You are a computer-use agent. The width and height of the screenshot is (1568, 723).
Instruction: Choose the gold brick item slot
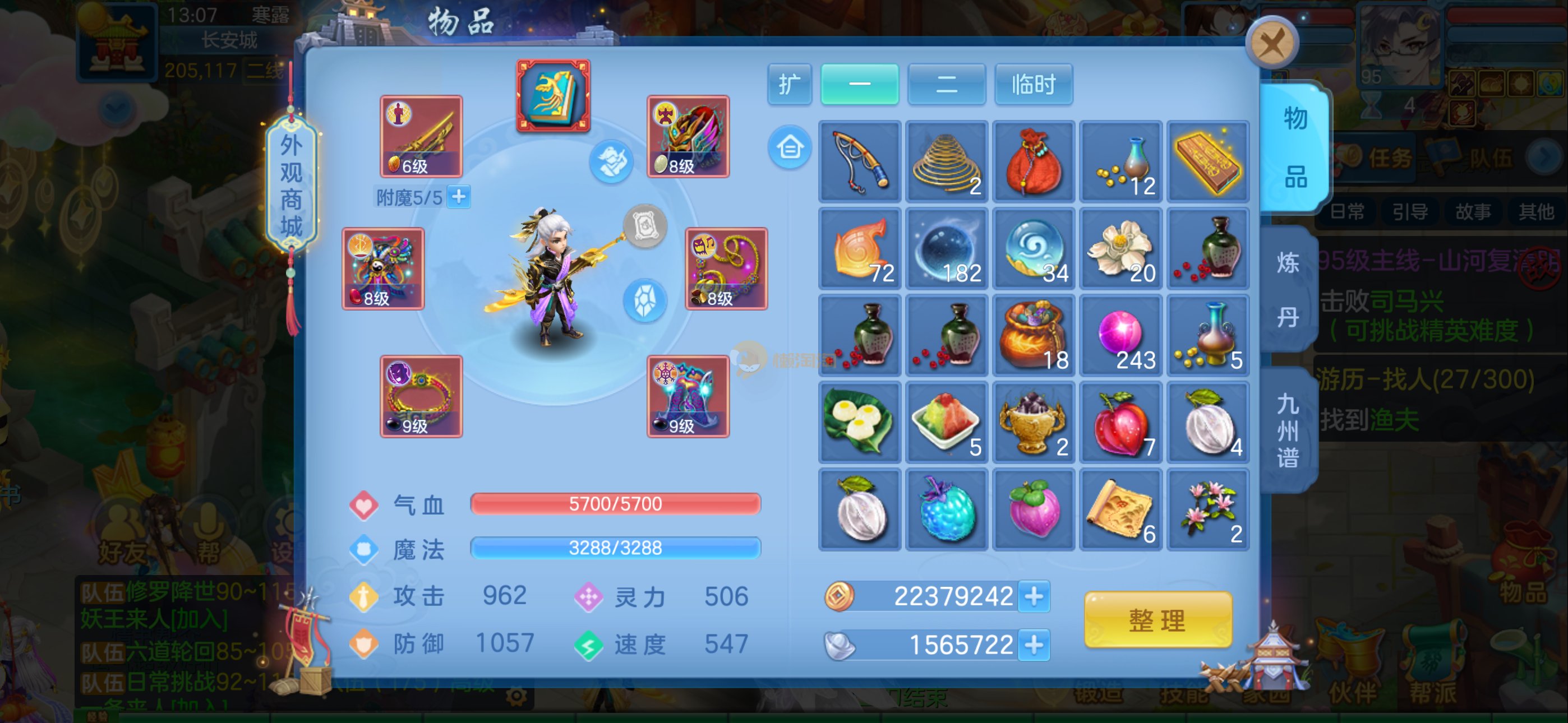coord(1207,161)
